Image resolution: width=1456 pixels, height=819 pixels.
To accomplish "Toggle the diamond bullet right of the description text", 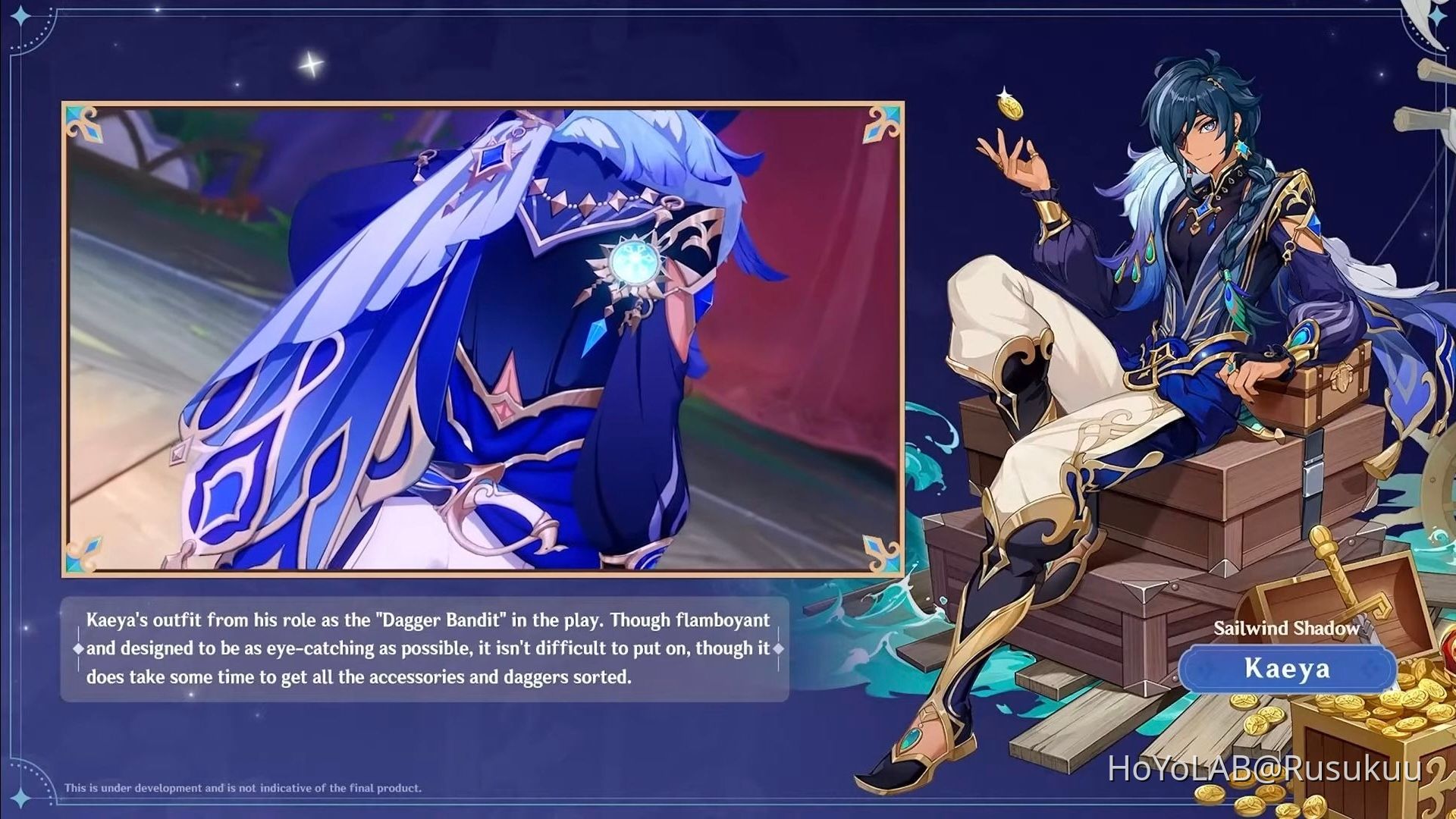I will point(779,650).
